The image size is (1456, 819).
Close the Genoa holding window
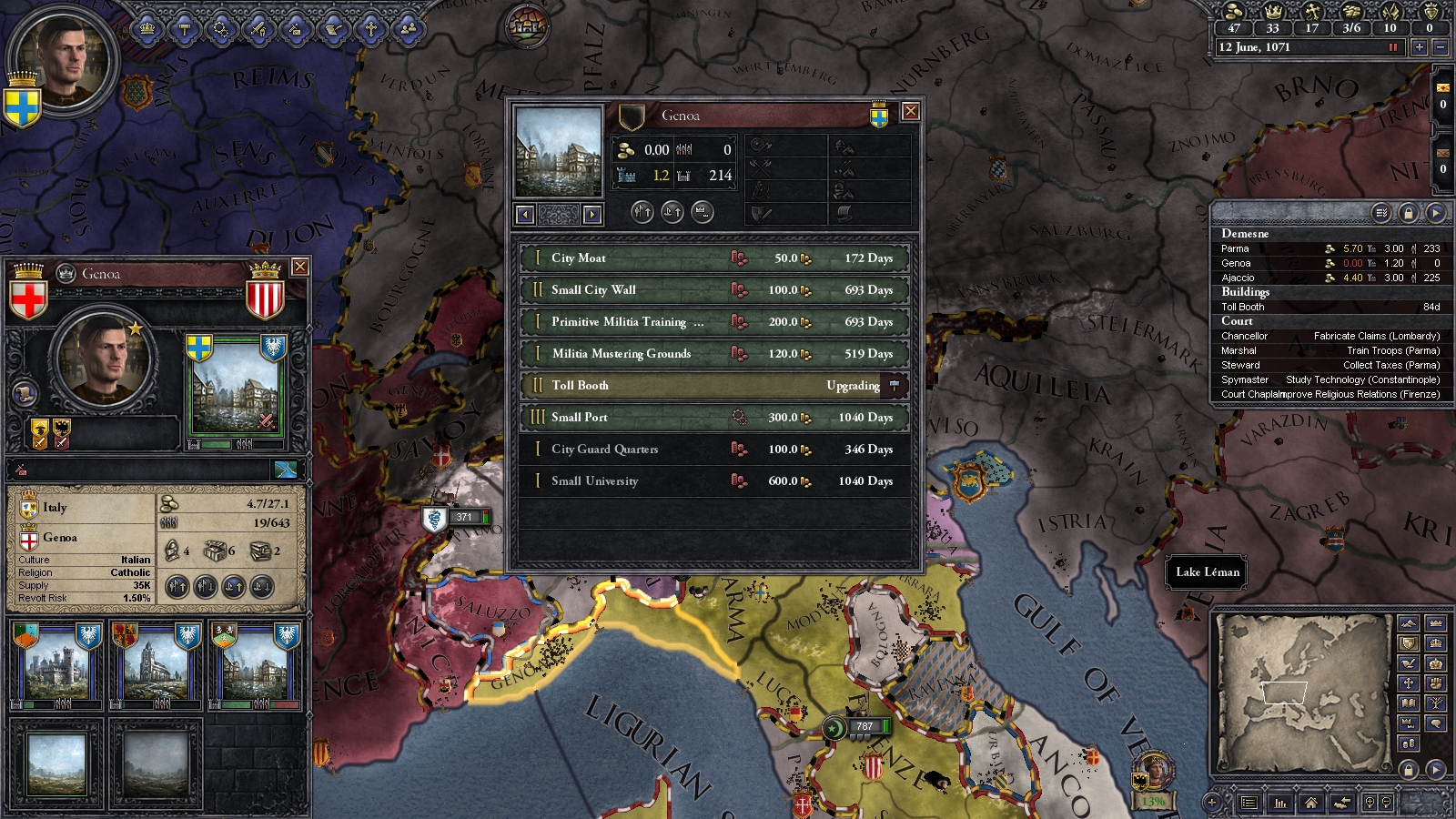[x=909, y=112]
